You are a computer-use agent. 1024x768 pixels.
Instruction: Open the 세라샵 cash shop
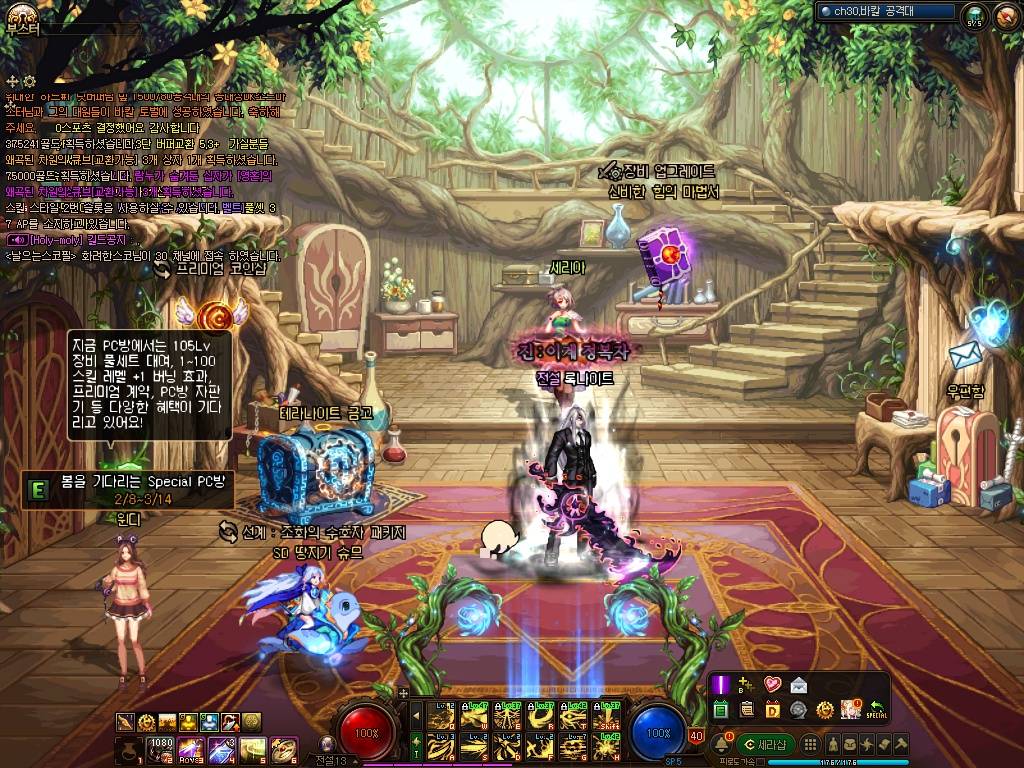coord(766,744)
